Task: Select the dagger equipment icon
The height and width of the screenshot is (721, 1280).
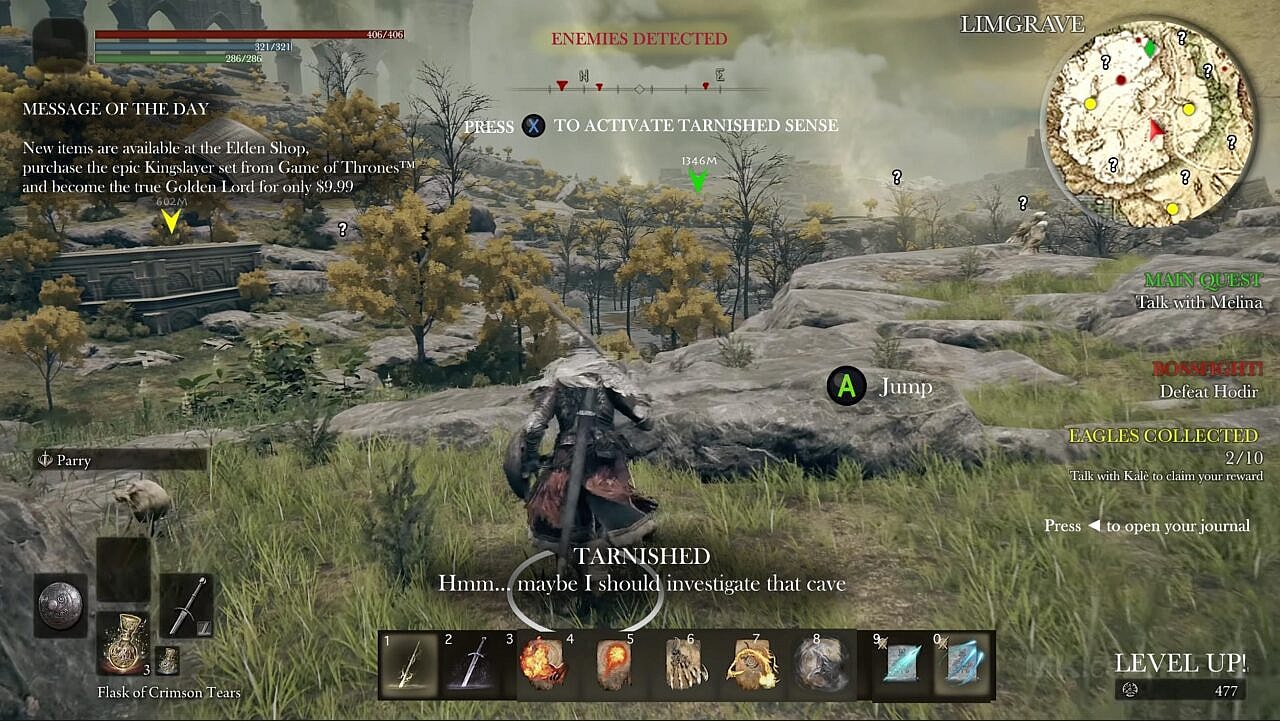Action: tap(186, 607)
